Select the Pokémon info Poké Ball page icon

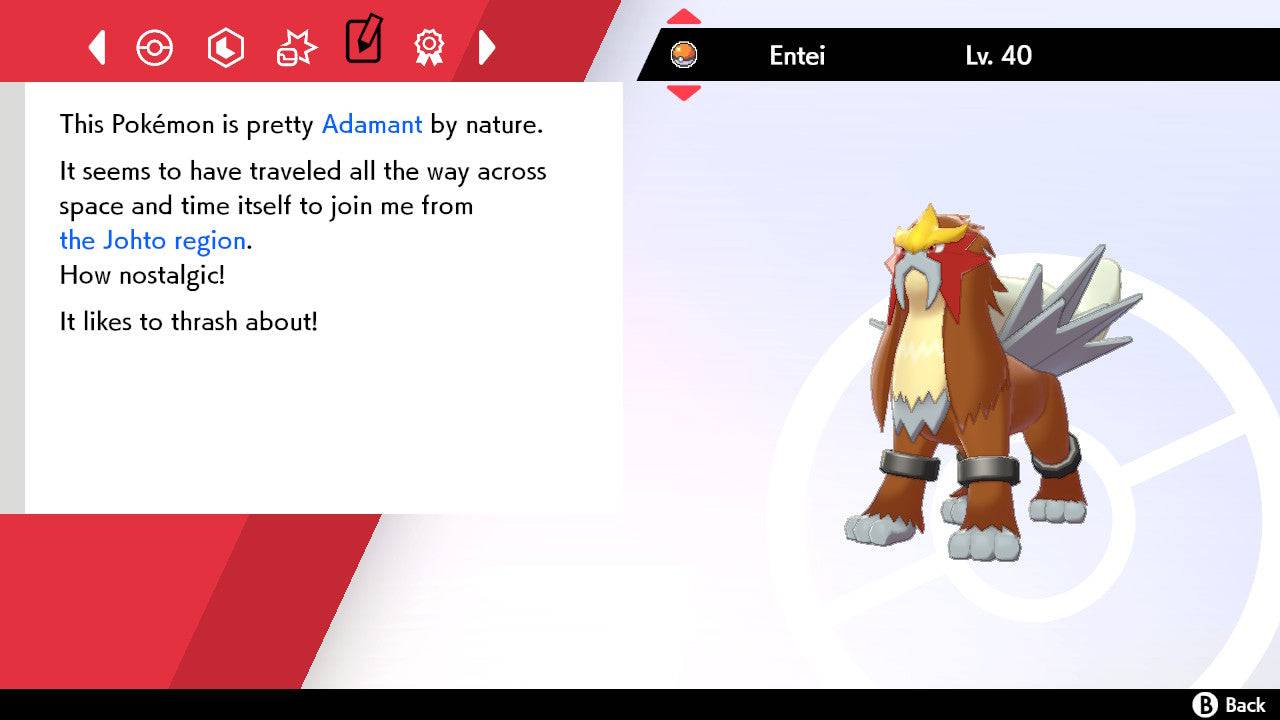[x=155, y=46]
